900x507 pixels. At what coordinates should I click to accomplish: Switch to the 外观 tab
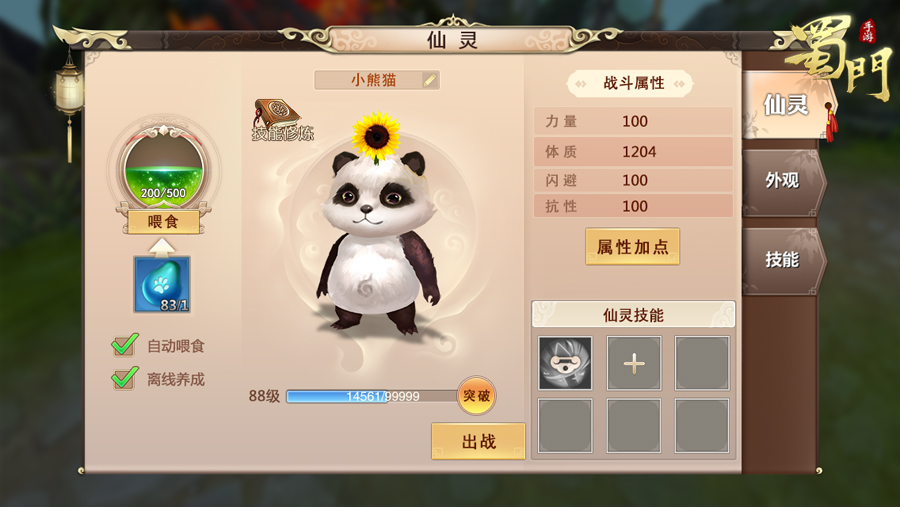click(782, 181)
